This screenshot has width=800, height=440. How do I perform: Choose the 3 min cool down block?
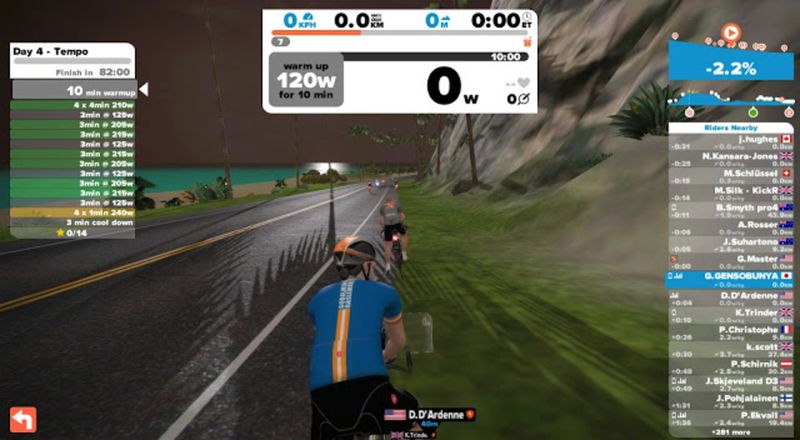[72, 222]
